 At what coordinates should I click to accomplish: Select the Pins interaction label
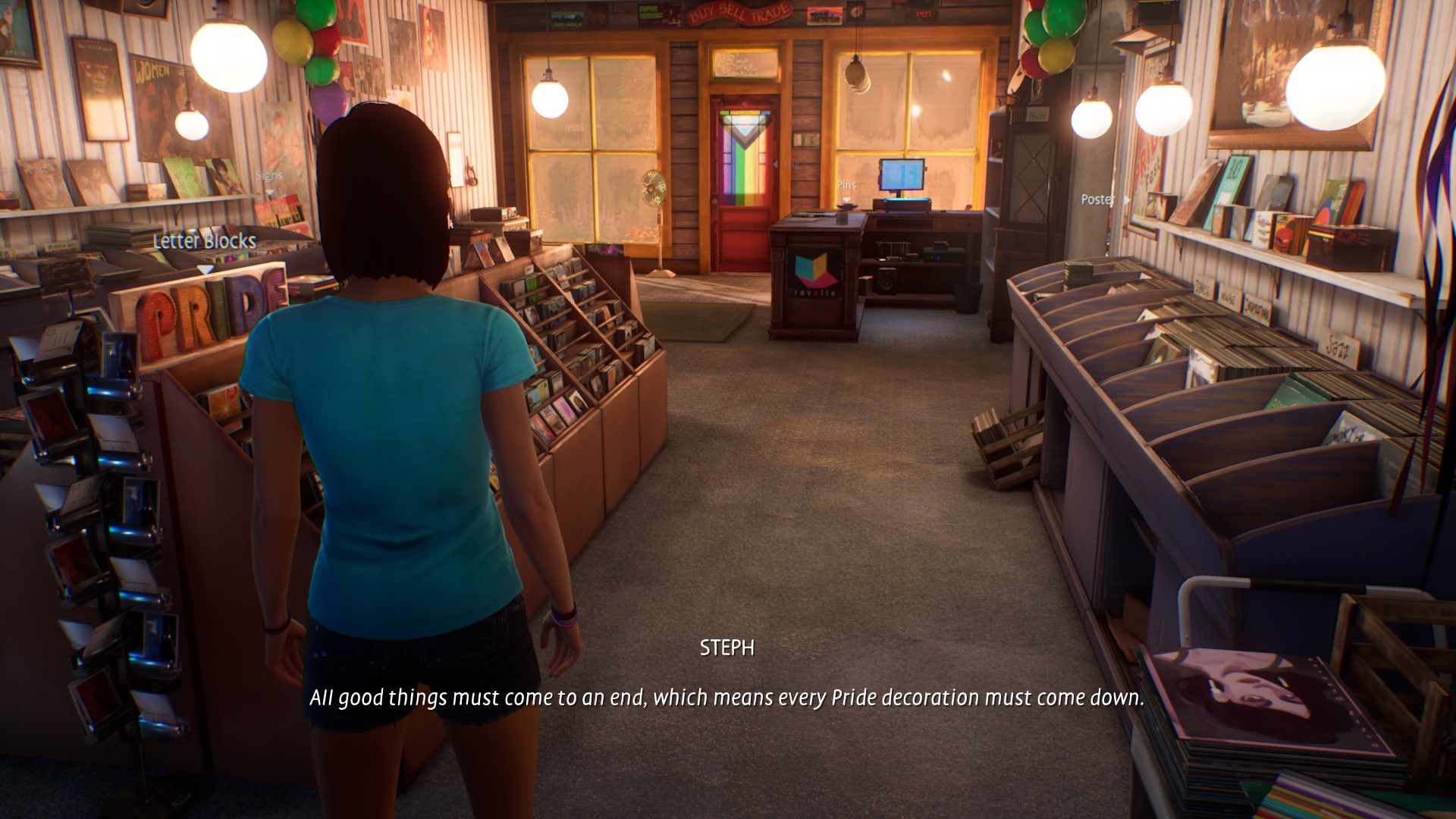point(846,185)
